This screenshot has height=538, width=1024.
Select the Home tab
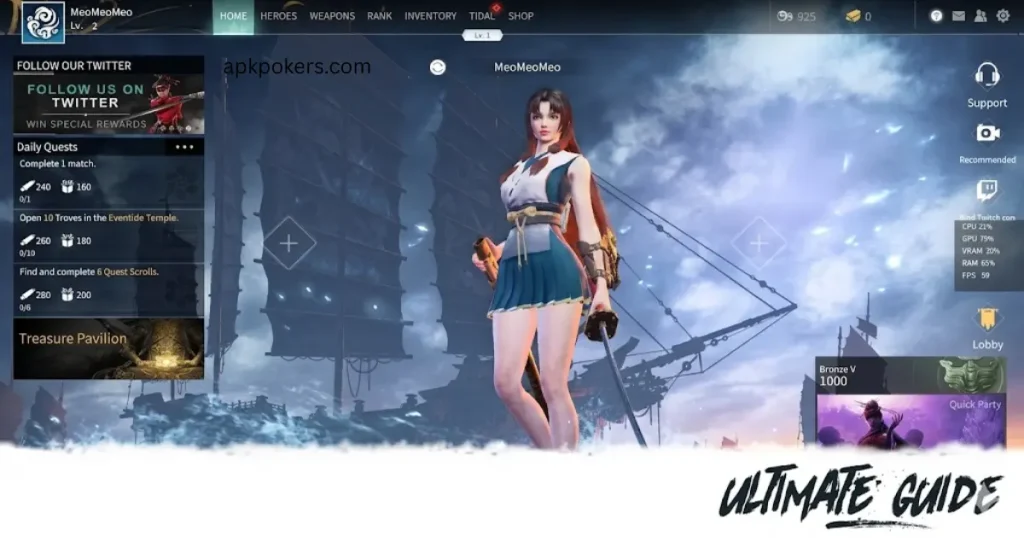(233, 16)
